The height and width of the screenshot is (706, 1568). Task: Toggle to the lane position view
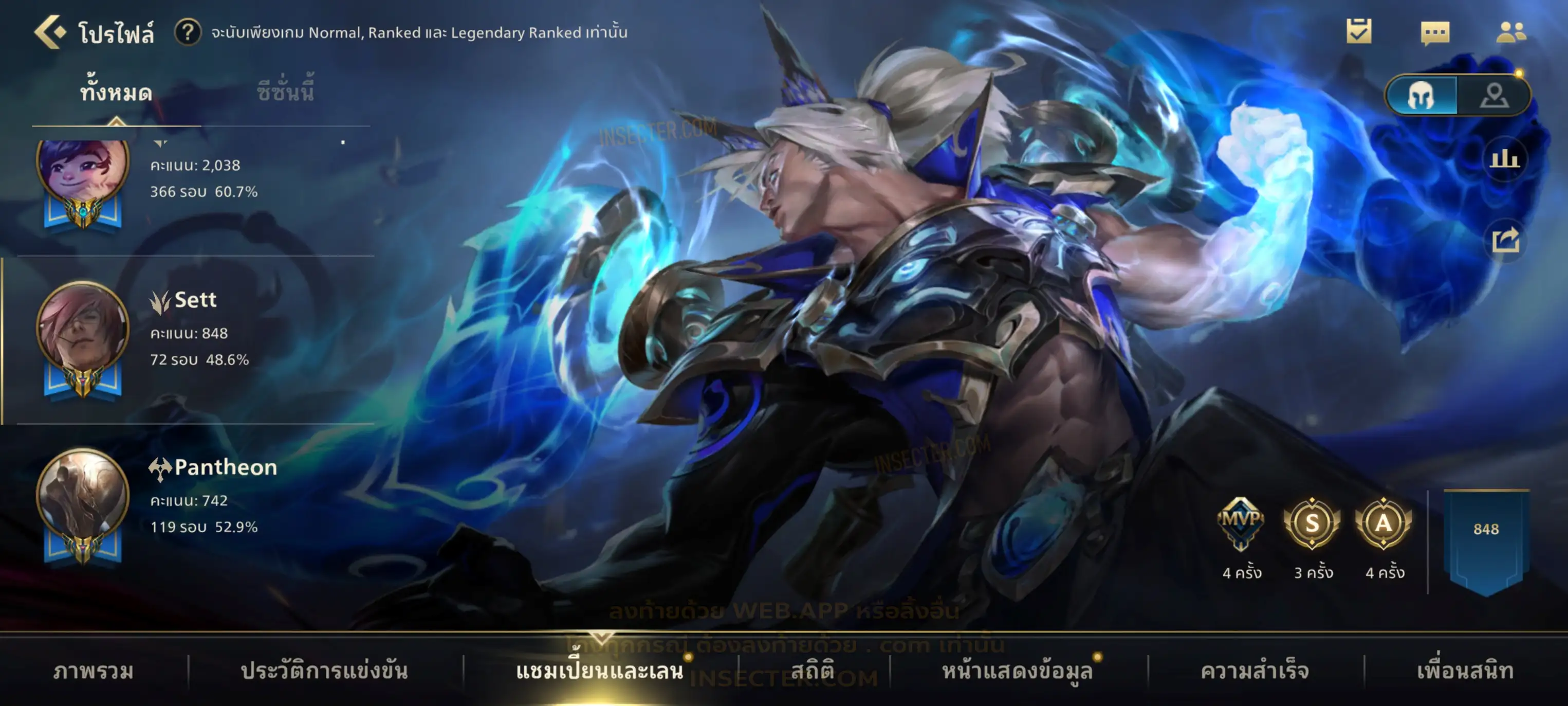[1494, 95]
